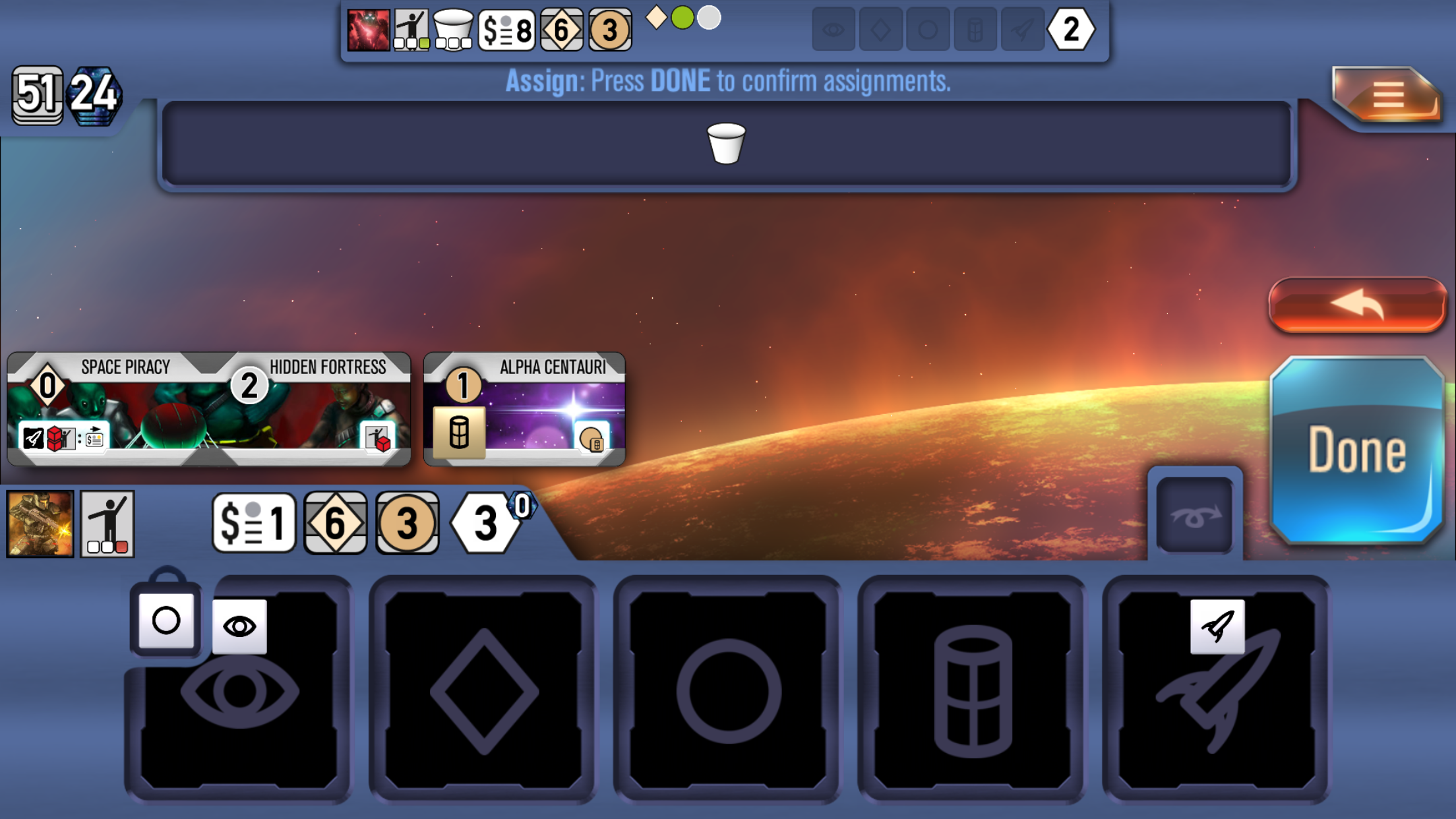1456x819 pixels.
Task: Click the dim swirl arrow button
Action: coord(1194,516)
